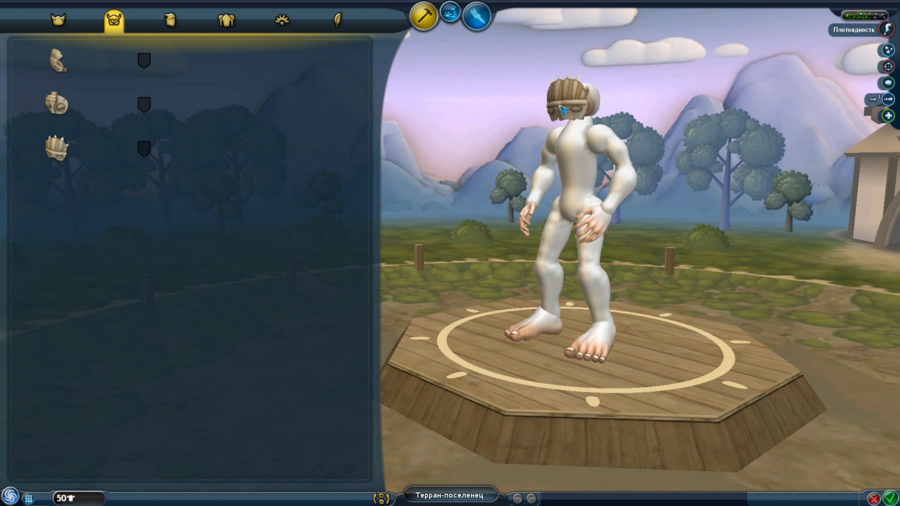Select the highlighted mask category tab
Viewport: 900px width, 506px height.
click(x=114, y=19)
